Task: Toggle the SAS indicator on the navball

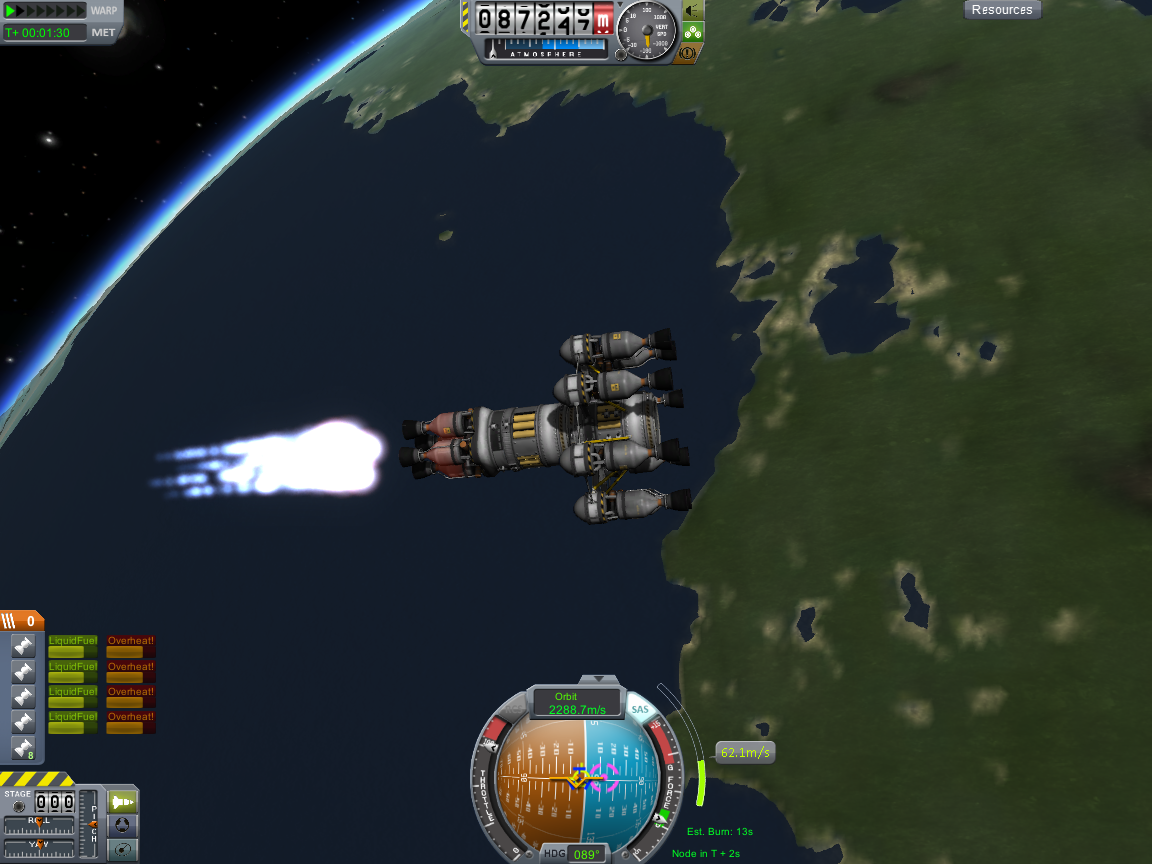Action: click(x=640, y=710)
